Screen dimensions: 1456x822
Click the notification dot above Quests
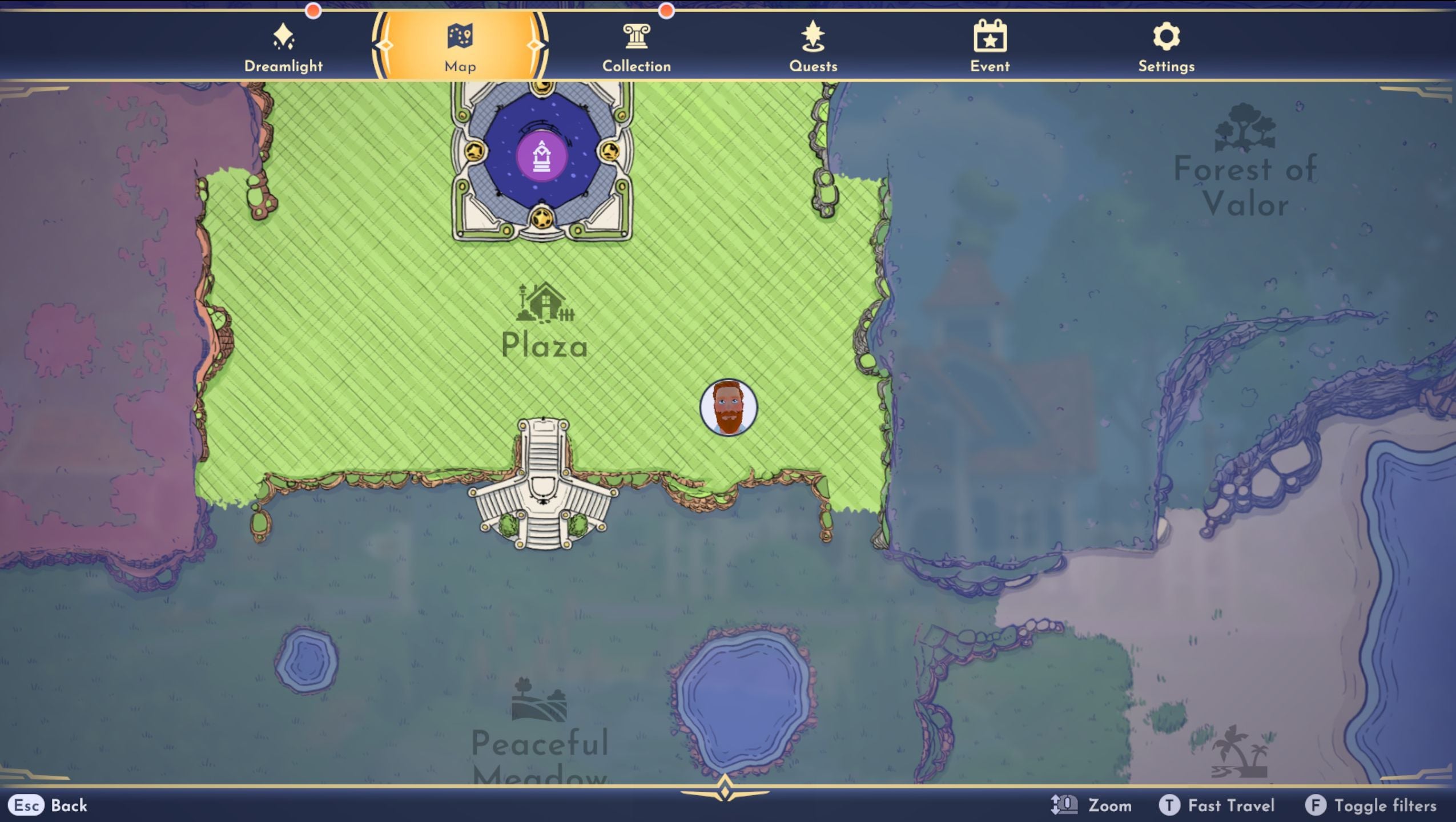pyautogui.click(x=666, y=9)
